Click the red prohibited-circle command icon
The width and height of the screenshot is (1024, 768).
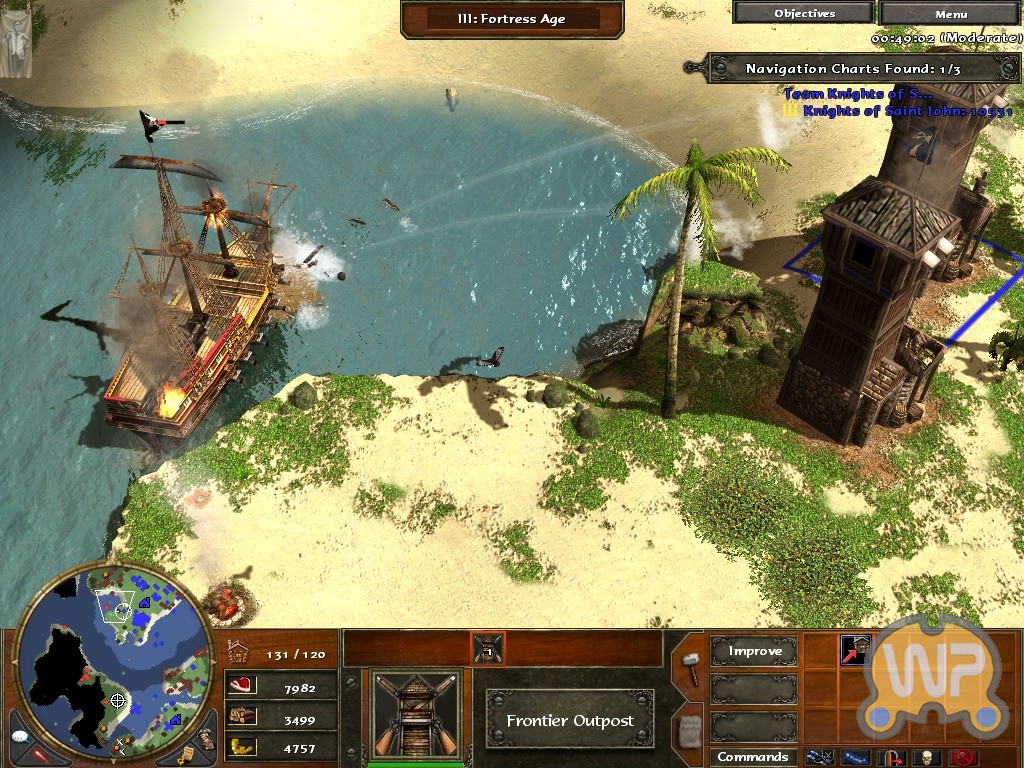(964, 757)
